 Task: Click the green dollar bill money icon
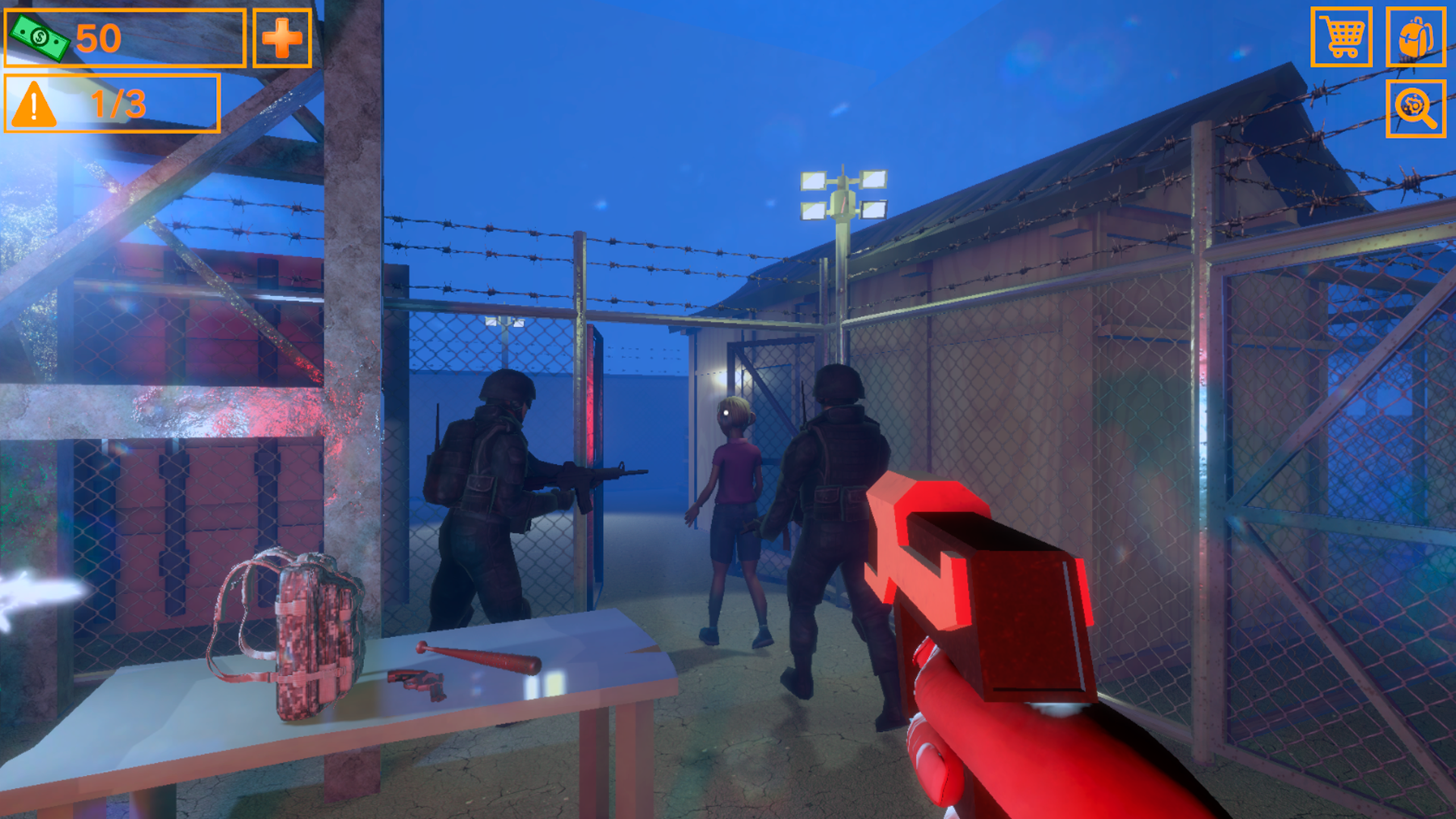pos(39,37)
